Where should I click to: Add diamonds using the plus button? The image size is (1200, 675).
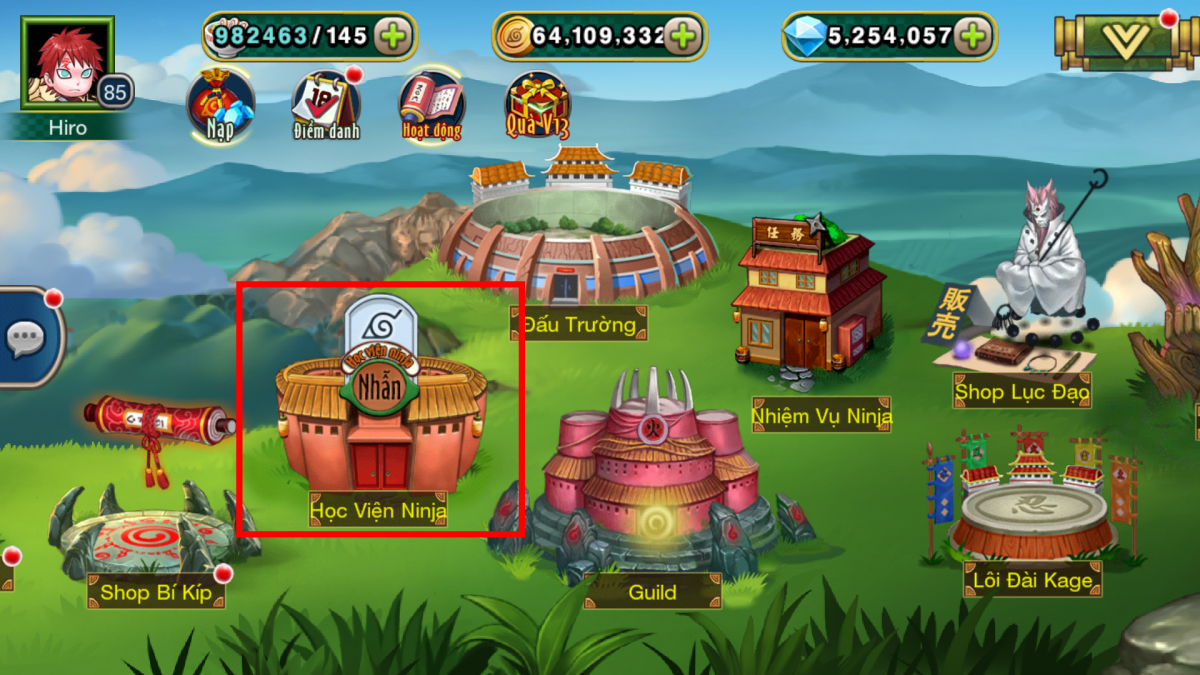972,37
